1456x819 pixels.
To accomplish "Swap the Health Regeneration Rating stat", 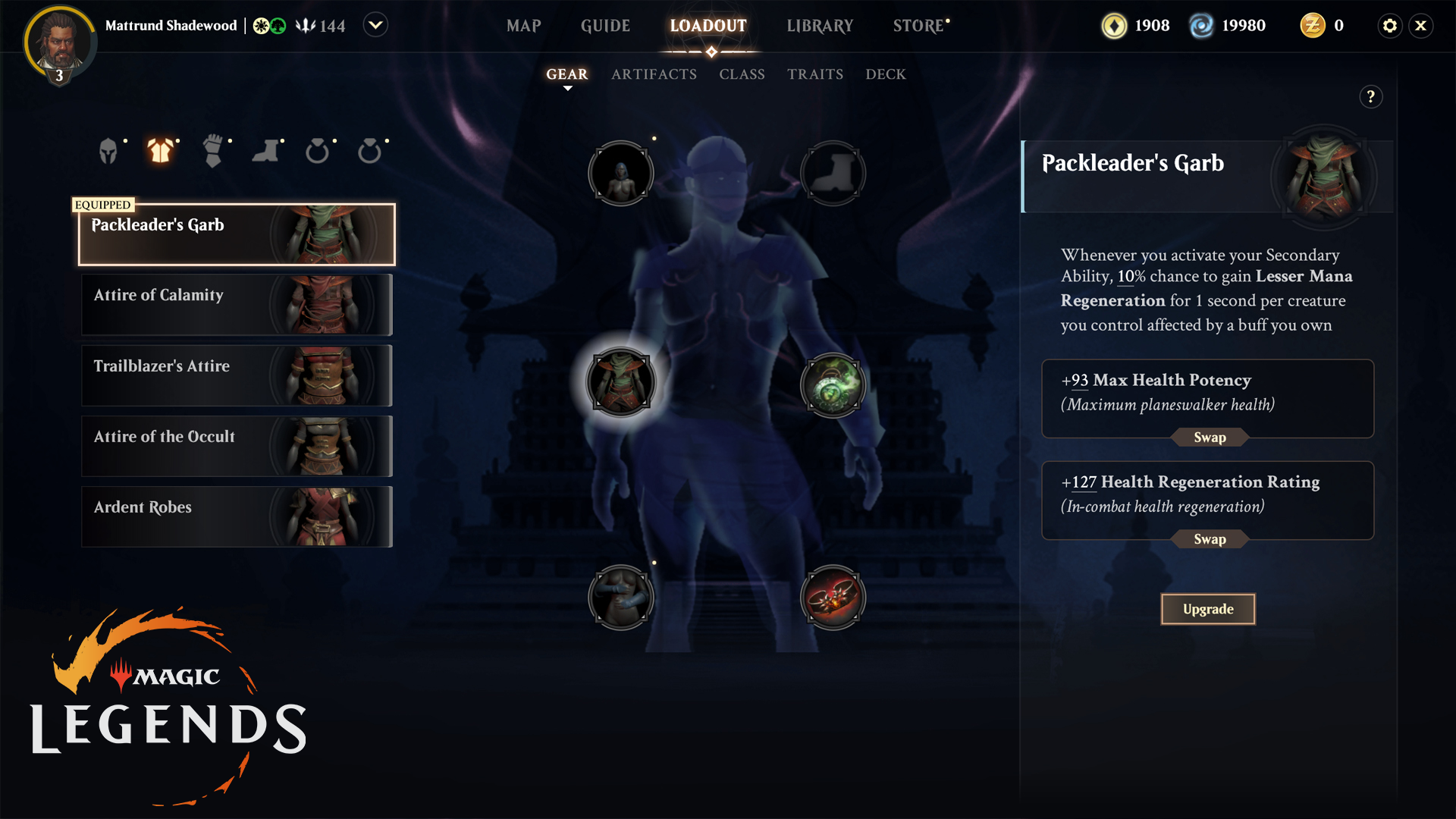I will [1210, 539].
